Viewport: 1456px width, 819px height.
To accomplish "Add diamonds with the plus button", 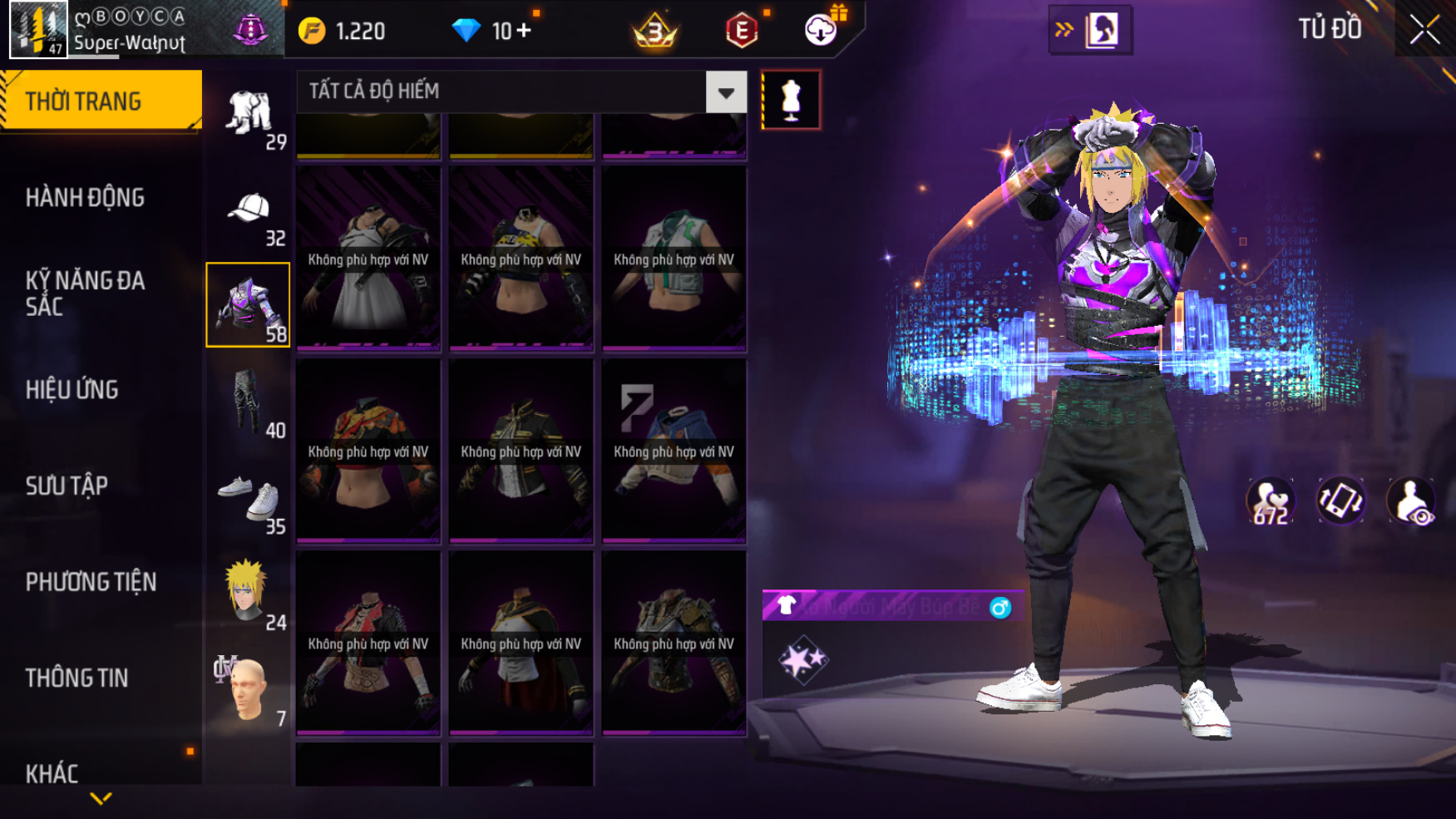I will (x=524, y=31).
